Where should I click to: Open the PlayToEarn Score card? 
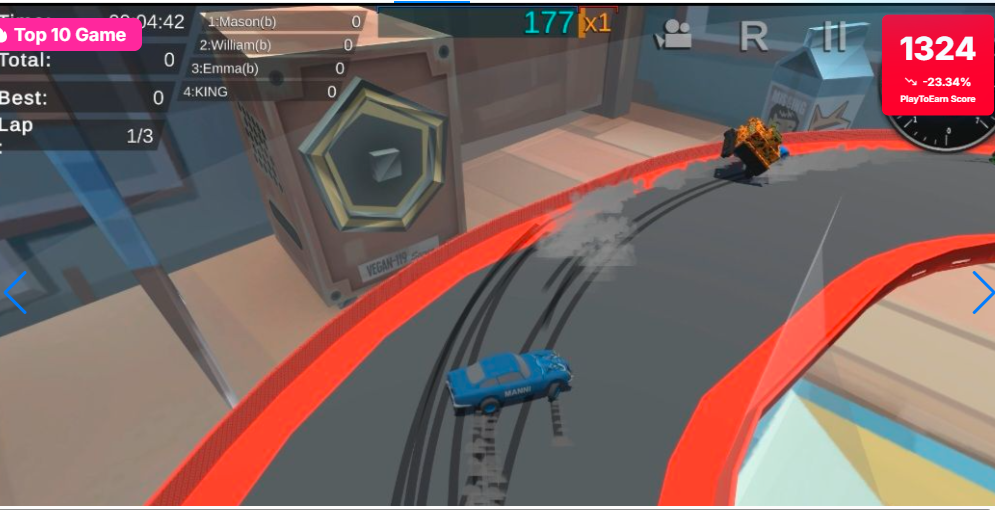pos(937,66)
